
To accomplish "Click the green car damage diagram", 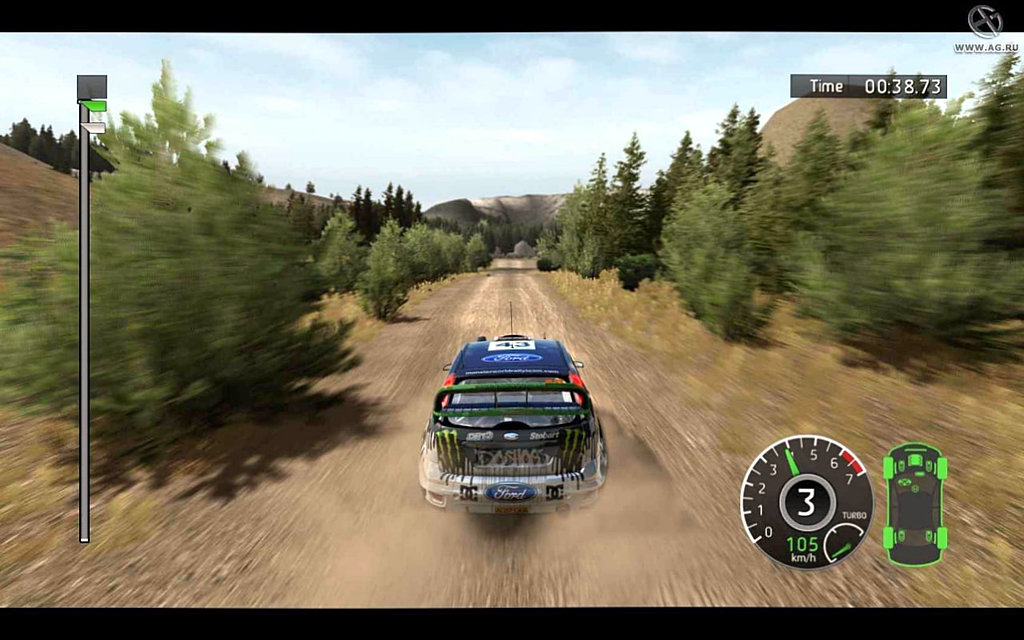I will tap(914, 497).
